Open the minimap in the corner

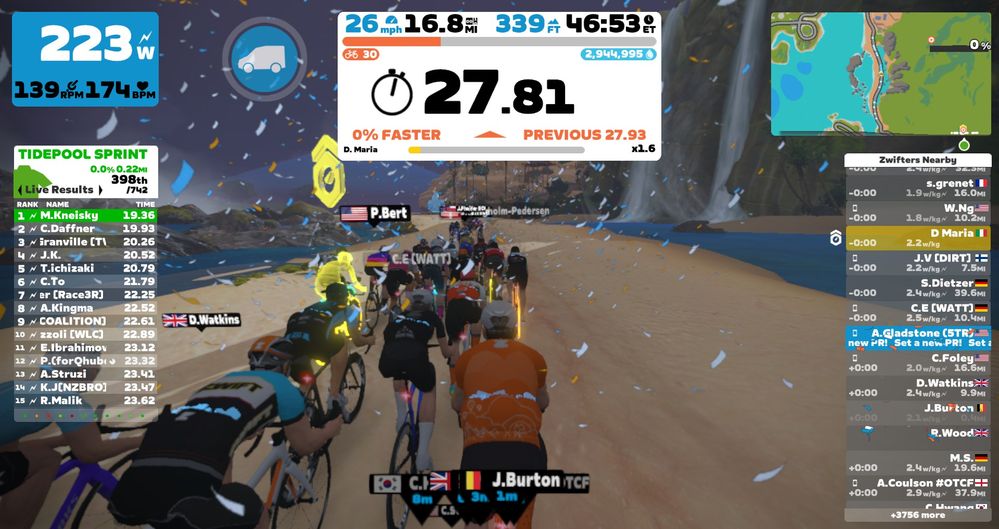(881, 73)
